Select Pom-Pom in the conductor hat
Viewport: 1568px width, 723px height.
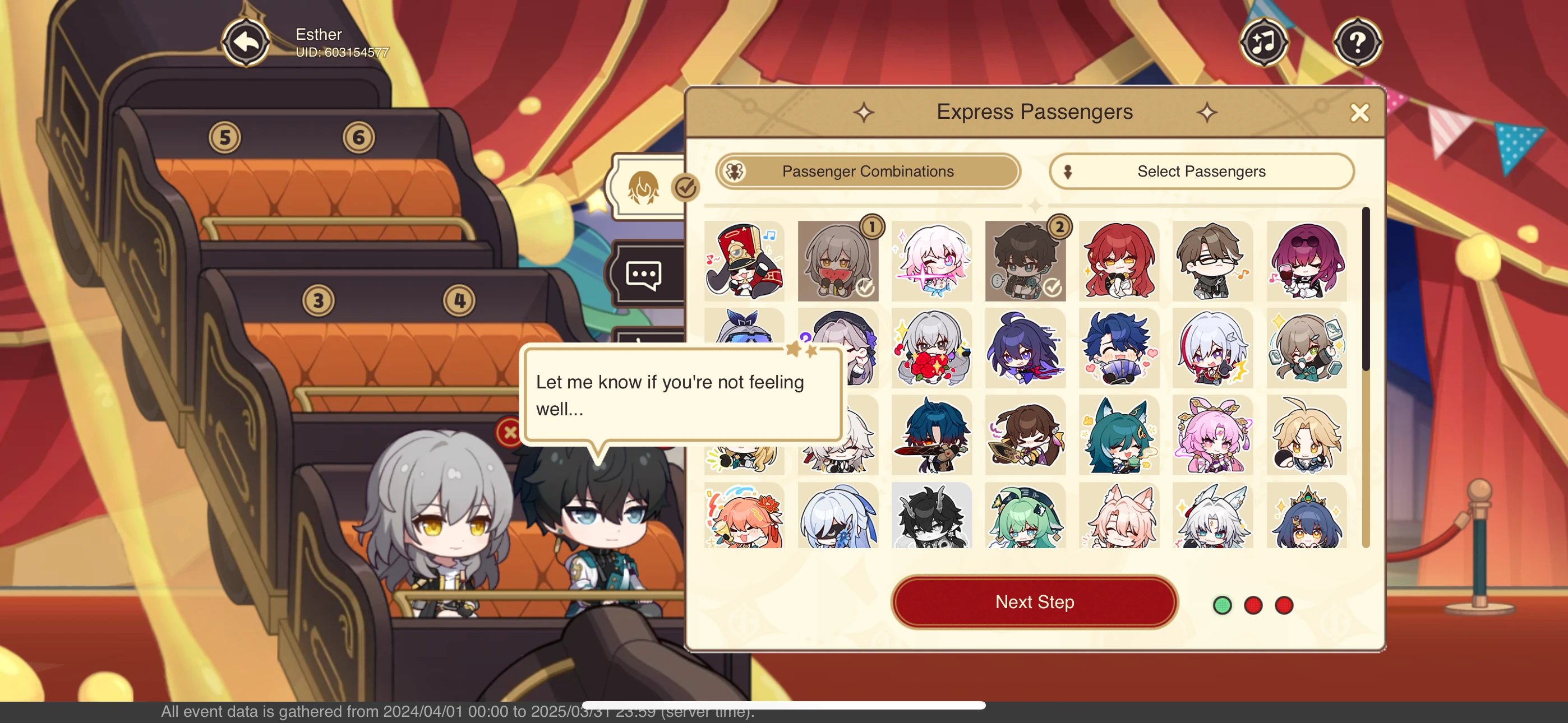pyautogui.click(x=744, y=262)
